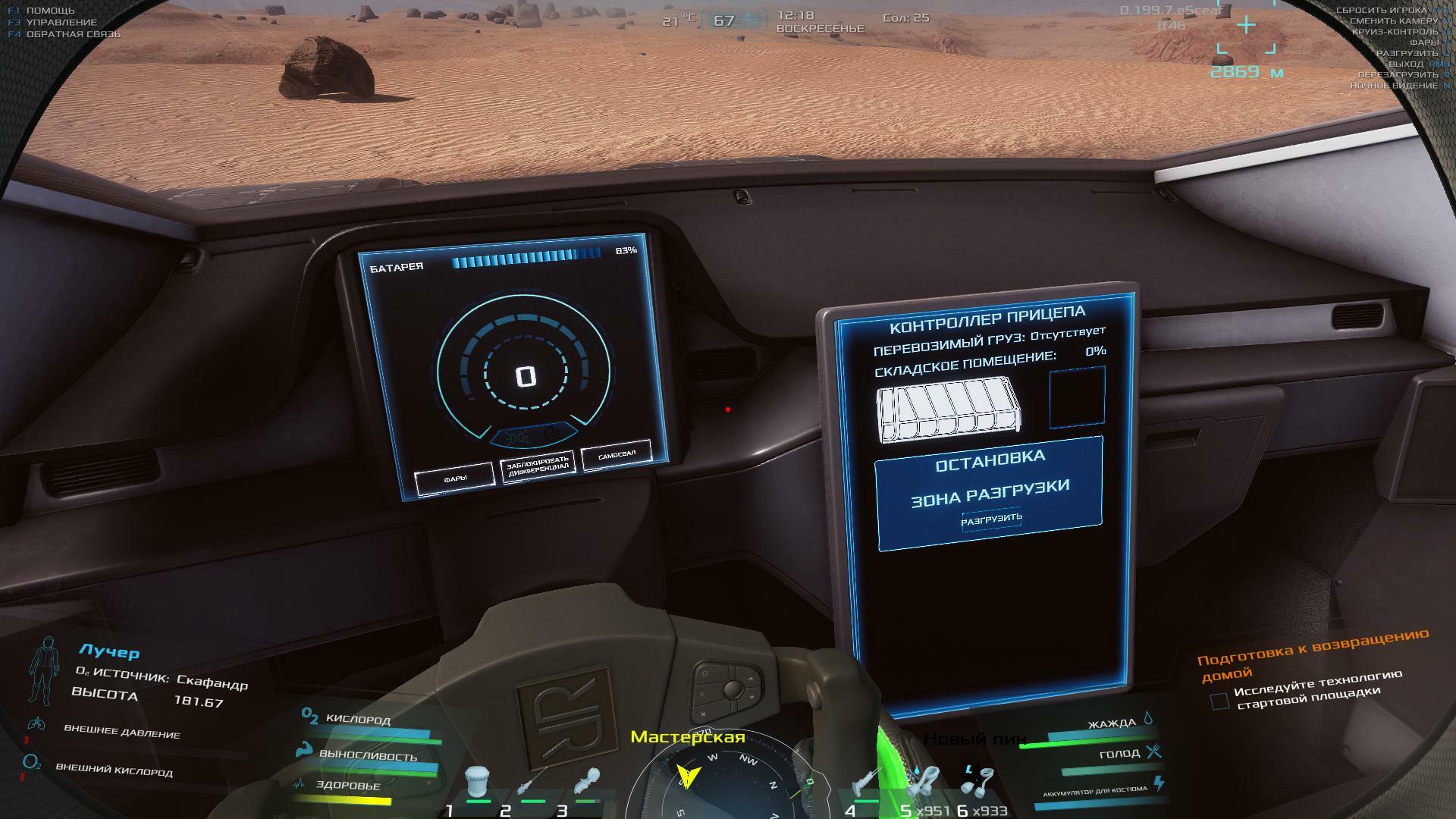Image resolution: width=1456 pixels, height=819 pixels.
Task: Select the tool in hotbar slot 2
Action: pos(532,783)
